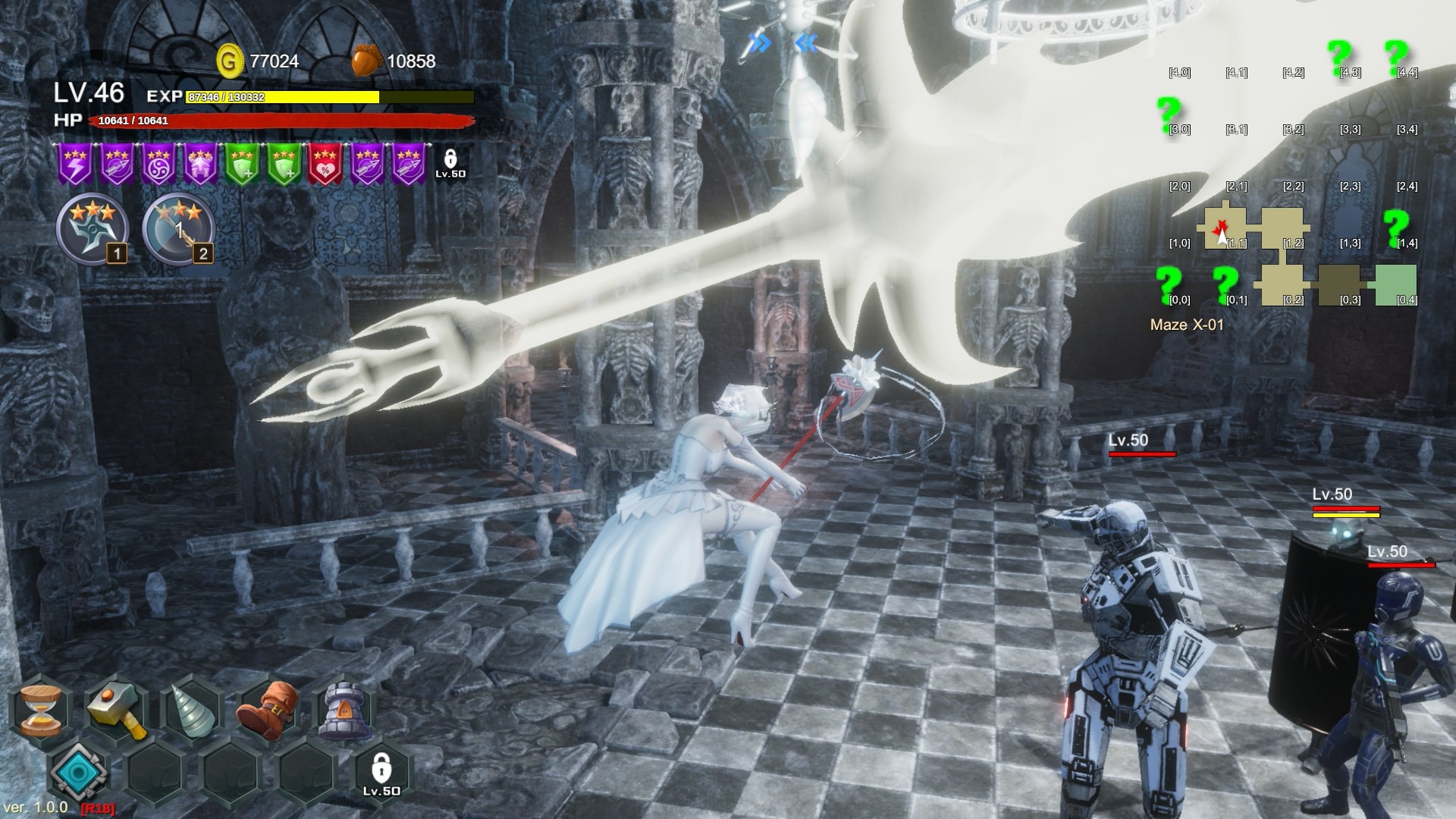Select the stone hammer item slot
1456x819 pixels.
(118, 711)
